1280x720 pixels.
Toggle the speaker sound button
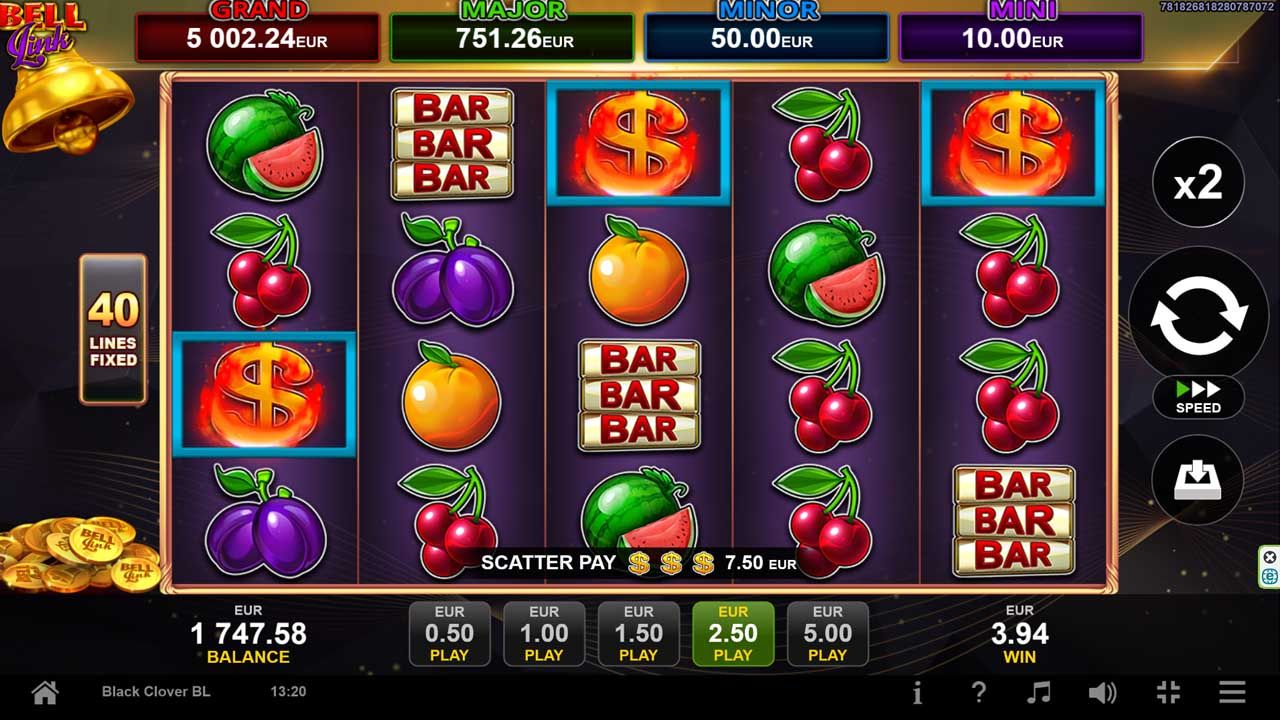pyautogui.click(x=1102, y=692)
